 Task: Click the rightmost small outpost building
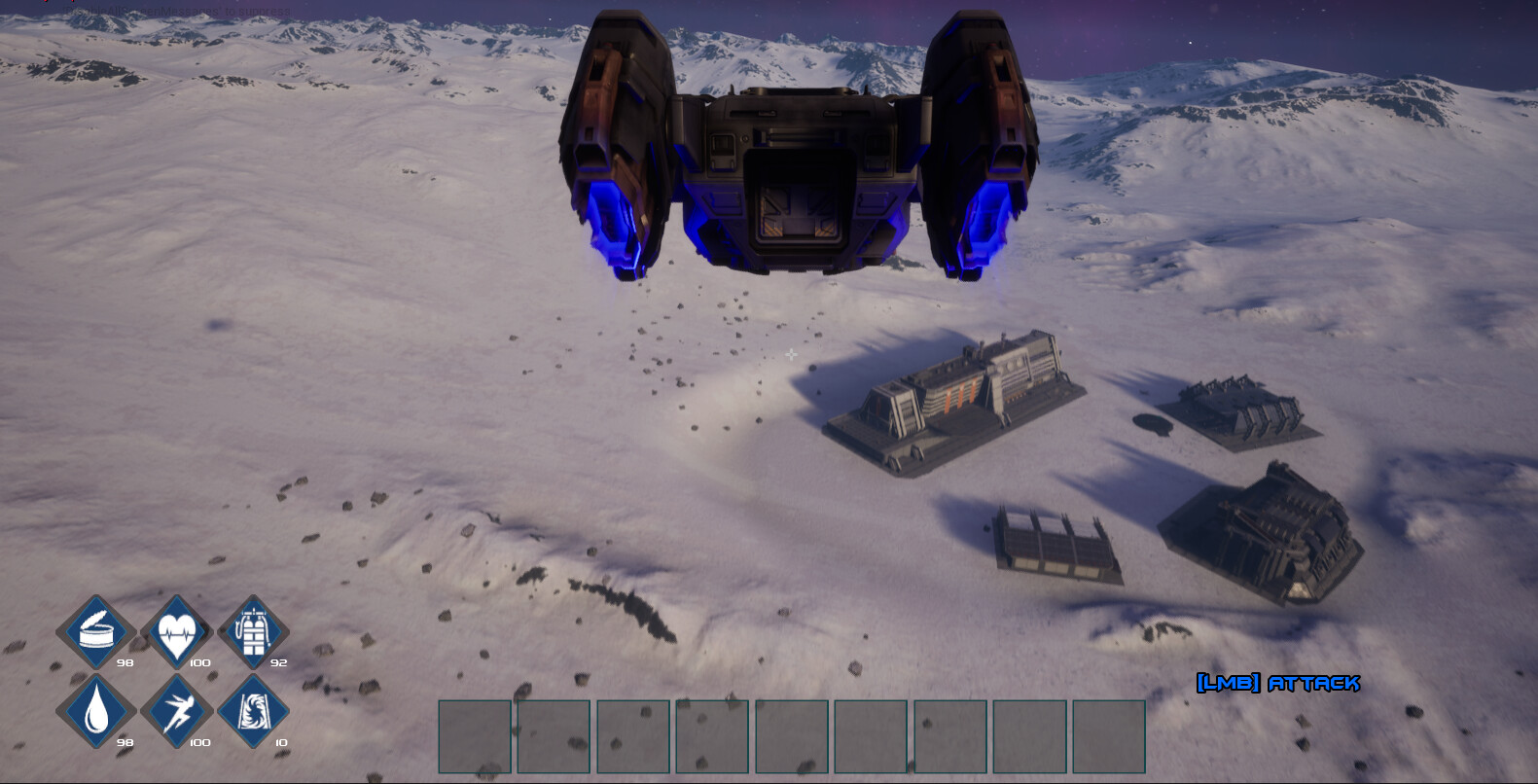[x=1235, y=409]
